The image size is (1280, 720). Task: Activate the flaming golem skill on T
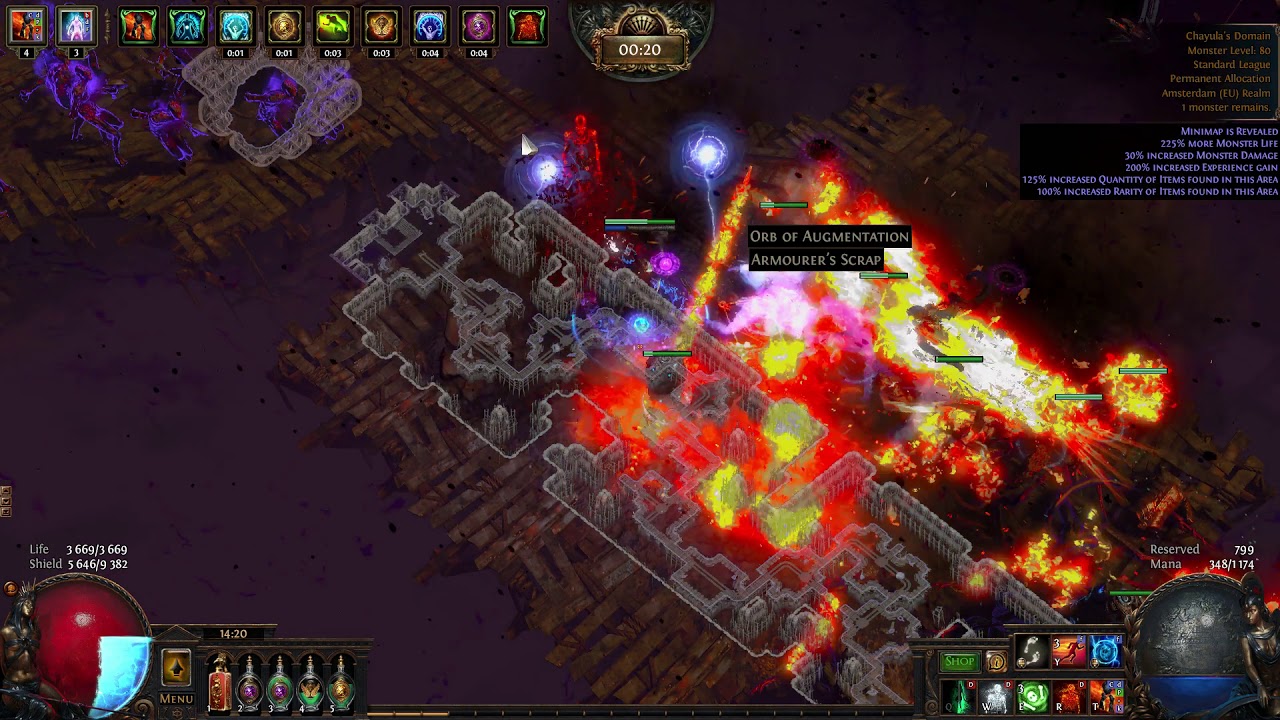[1105, 697]
